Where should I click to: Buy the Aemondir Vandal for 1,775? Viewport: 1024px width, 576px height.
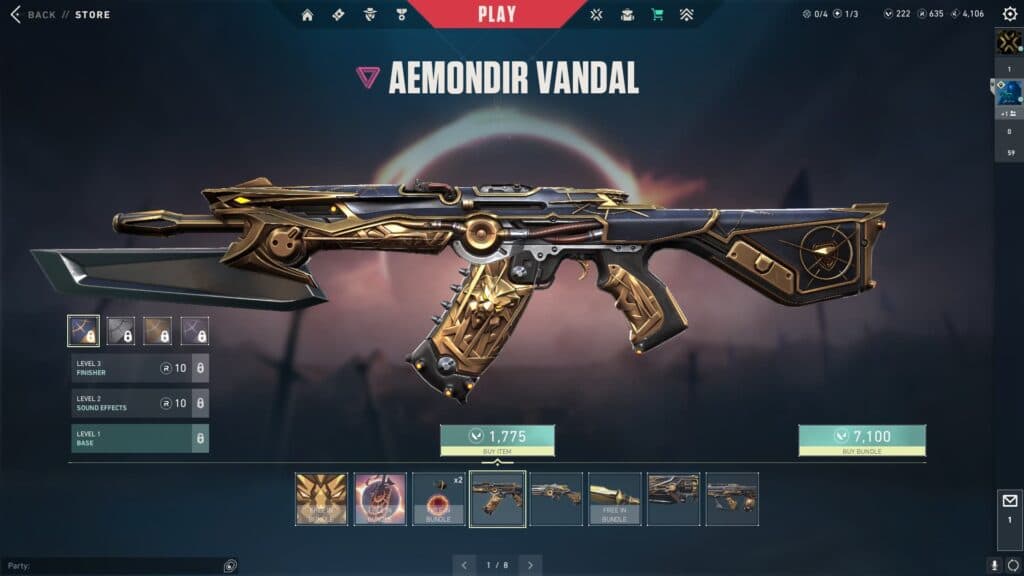tap(497, 438)
